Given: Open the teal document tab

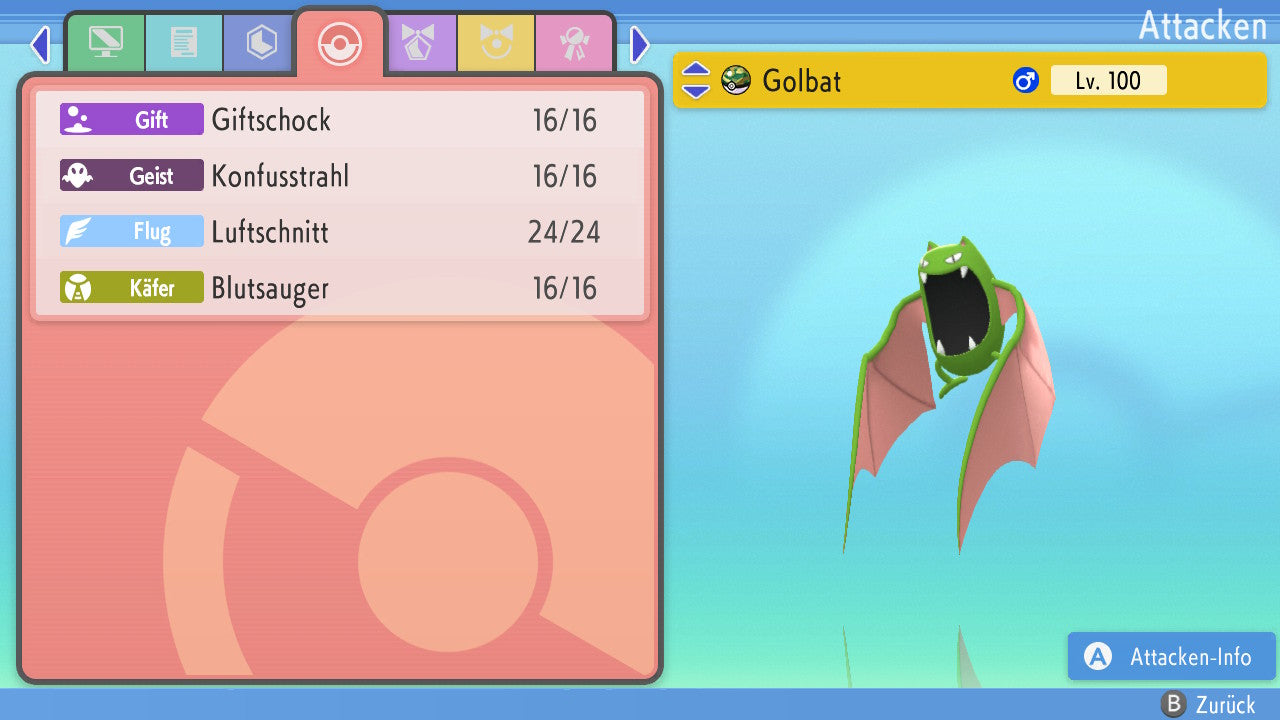Looking at the screenshot, I should [184, 43].
